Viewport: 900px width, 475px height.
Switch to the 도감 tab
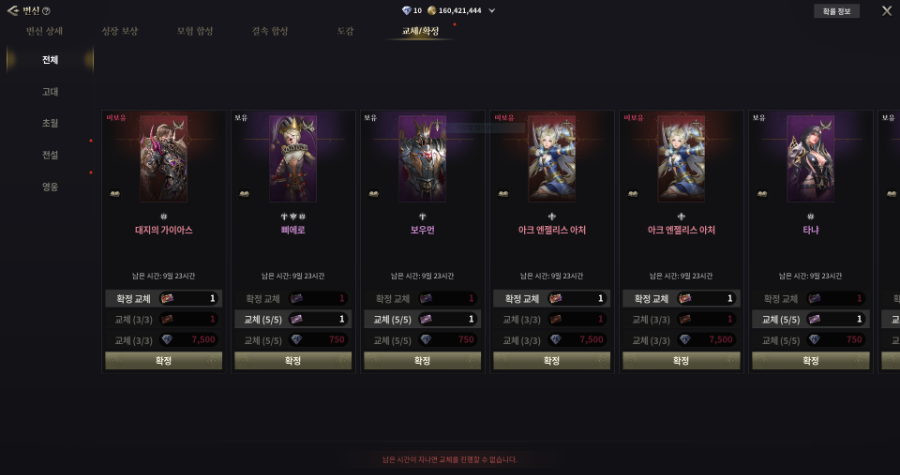pyautogui.click(x=345, y=31)
